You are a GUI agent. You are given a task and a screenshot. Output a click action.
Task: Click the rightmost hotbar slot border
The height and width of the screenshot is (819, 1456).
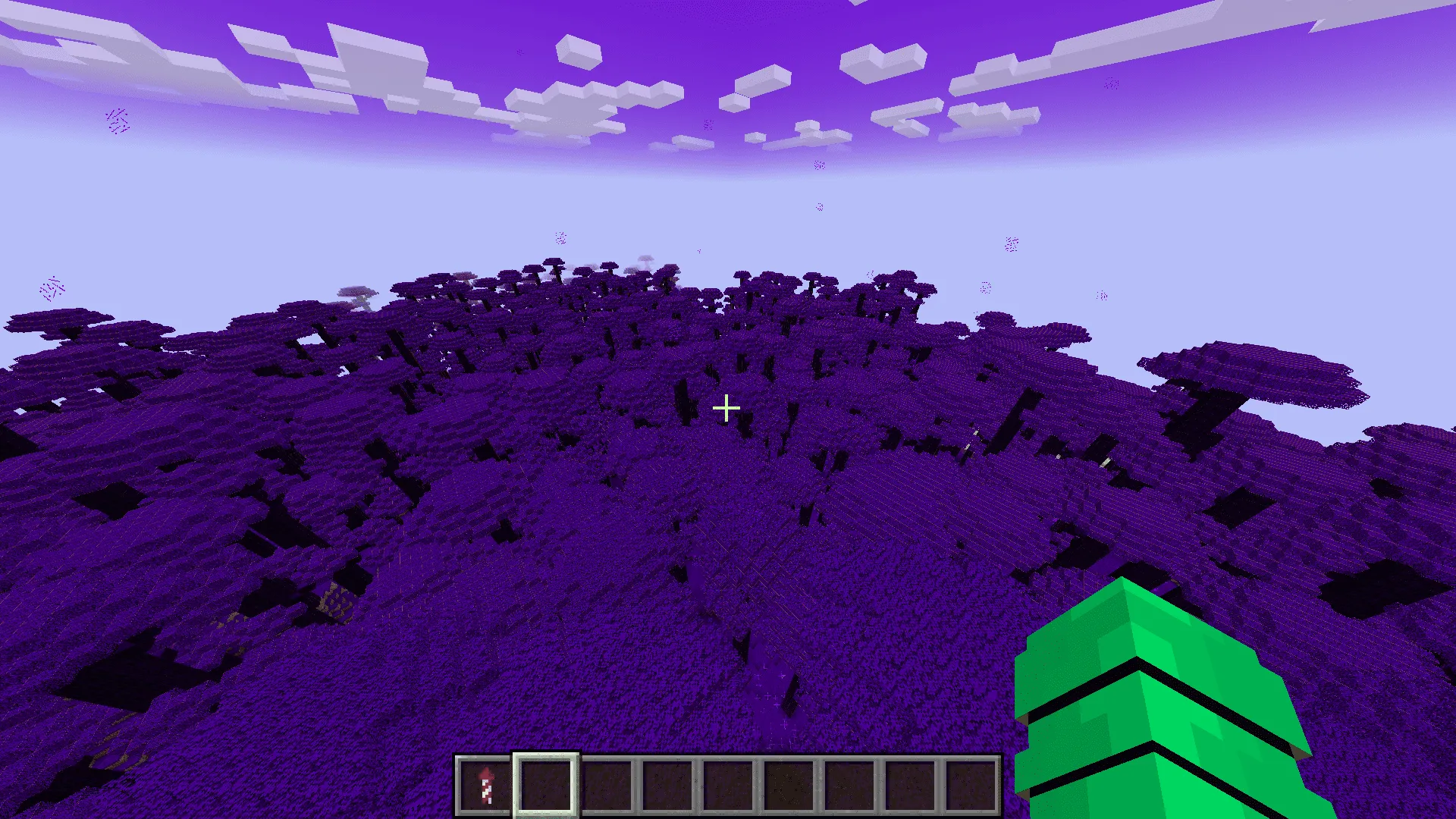coord(999,786)
